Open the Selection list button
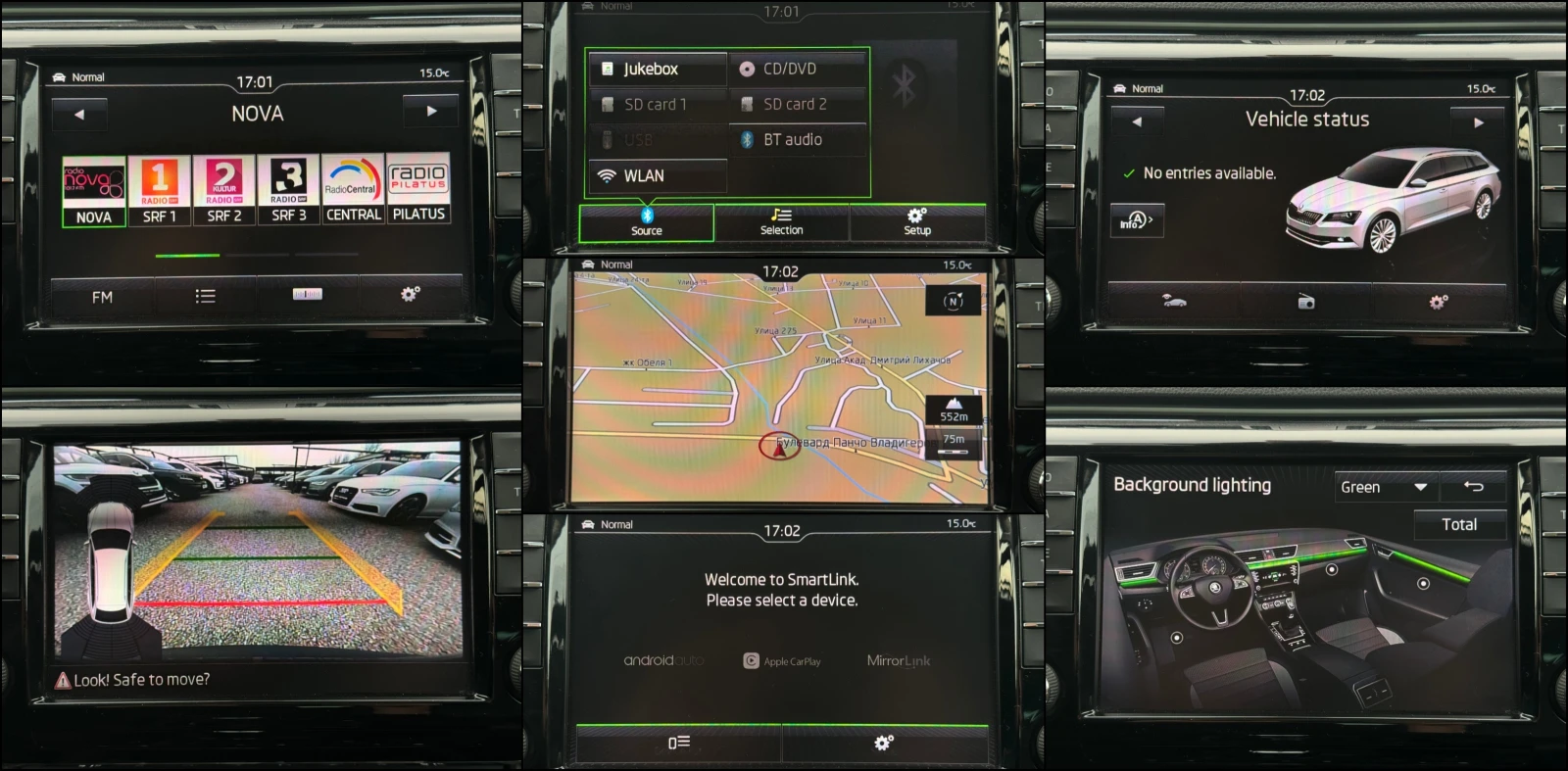The image size is (1568, 771). 781,222
